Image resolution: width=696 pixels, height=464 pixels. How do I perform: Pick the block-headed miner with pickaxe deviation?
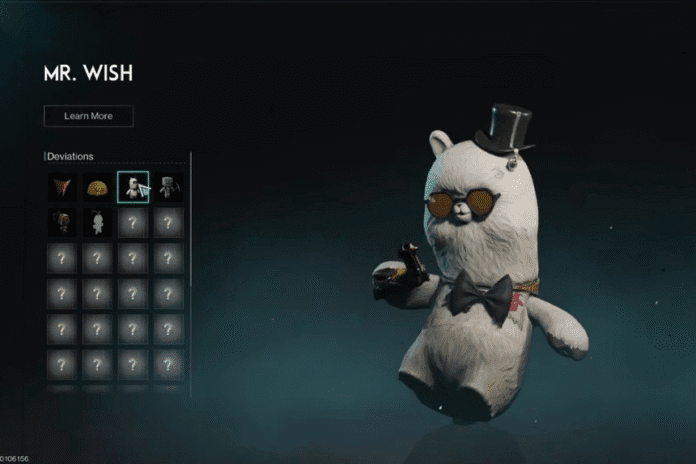[x=168, y=187]
